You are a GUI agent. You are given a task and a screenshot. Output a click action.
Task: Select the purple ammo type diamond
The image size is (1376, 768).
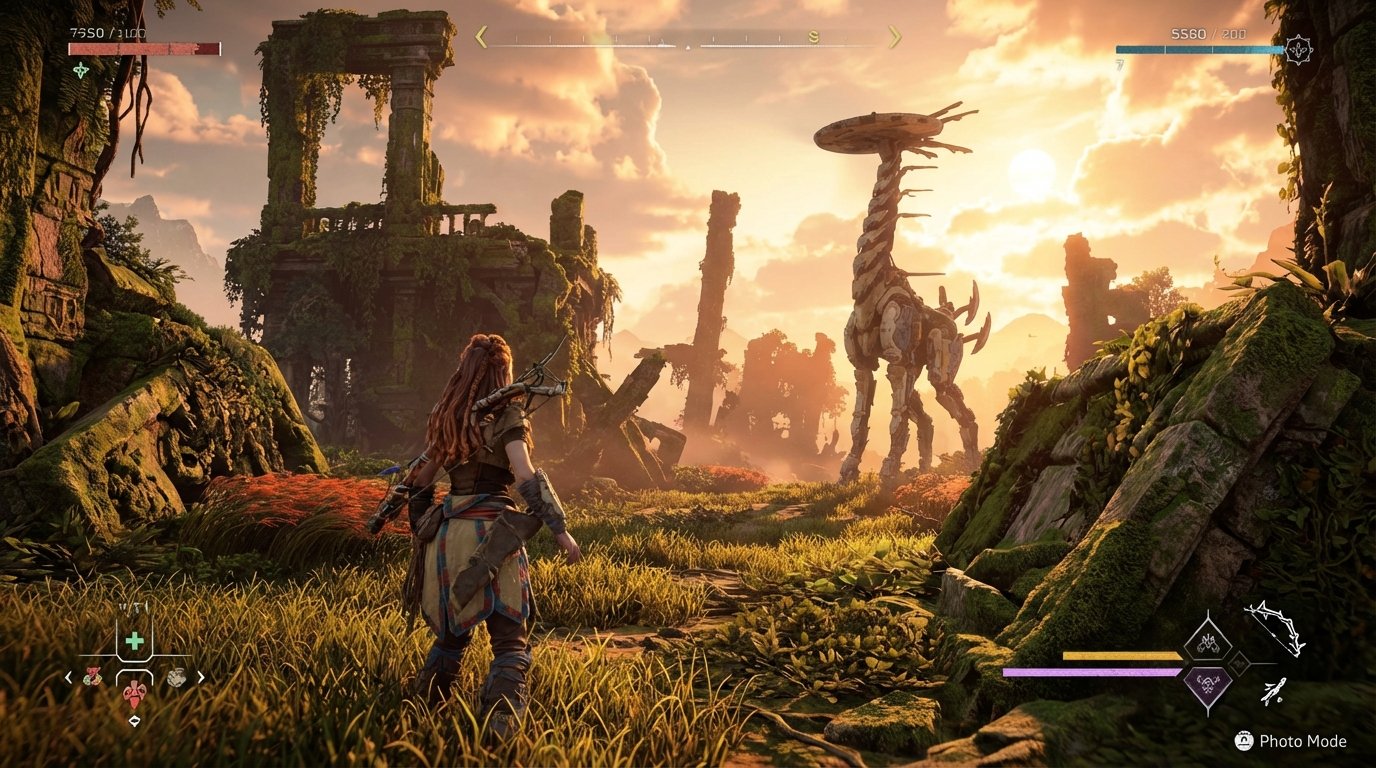tap(1207, 684)
